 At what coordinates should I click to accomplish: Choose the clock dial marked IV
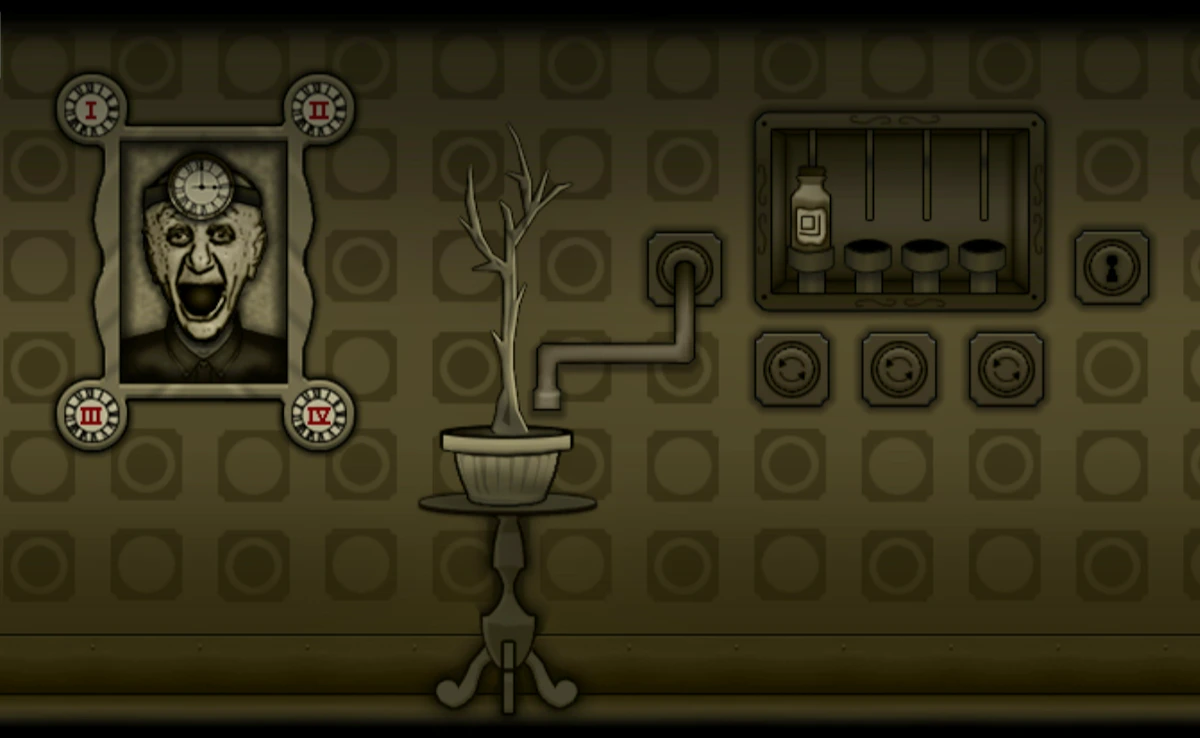click(318, 415)
